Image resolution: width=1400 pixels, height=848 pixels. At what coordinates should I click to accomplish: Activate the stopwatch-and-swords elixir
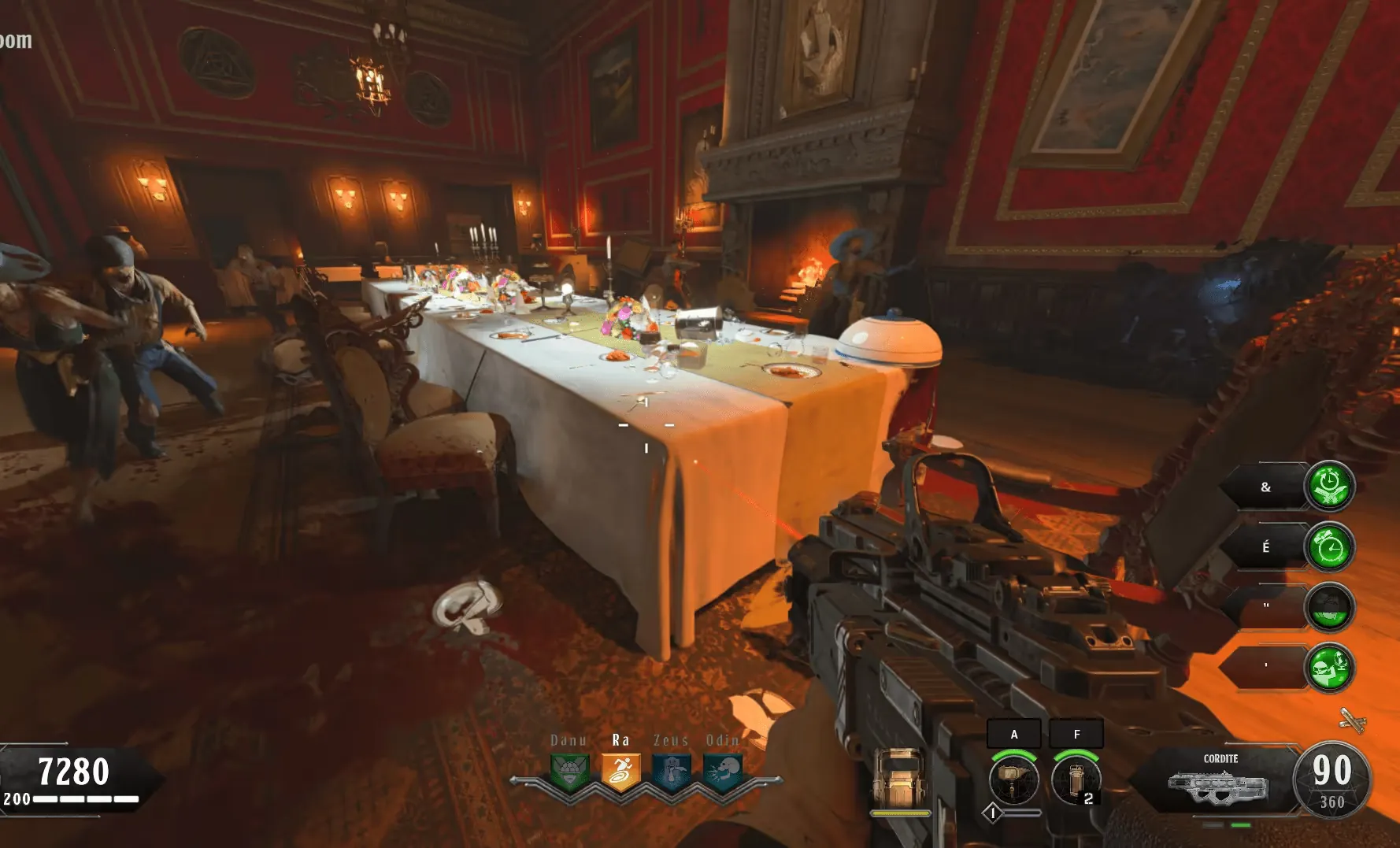coord(1329,486)
